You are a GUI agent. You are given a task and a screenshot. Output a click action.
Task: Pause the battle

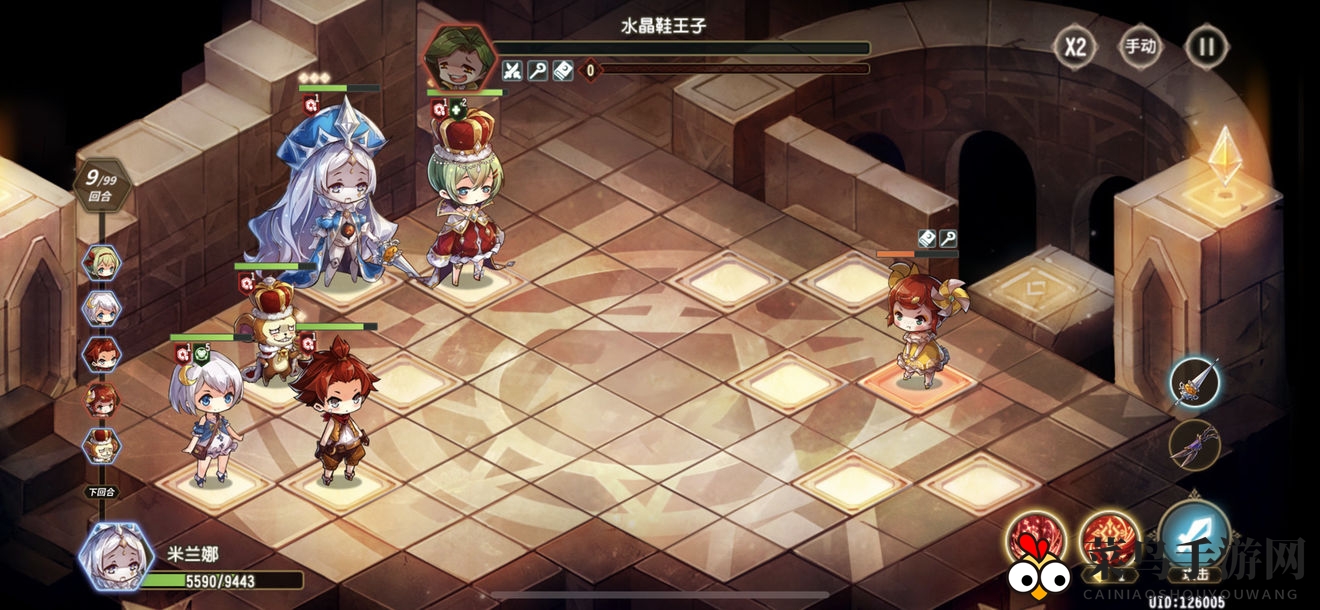[x=1206, y=47]
